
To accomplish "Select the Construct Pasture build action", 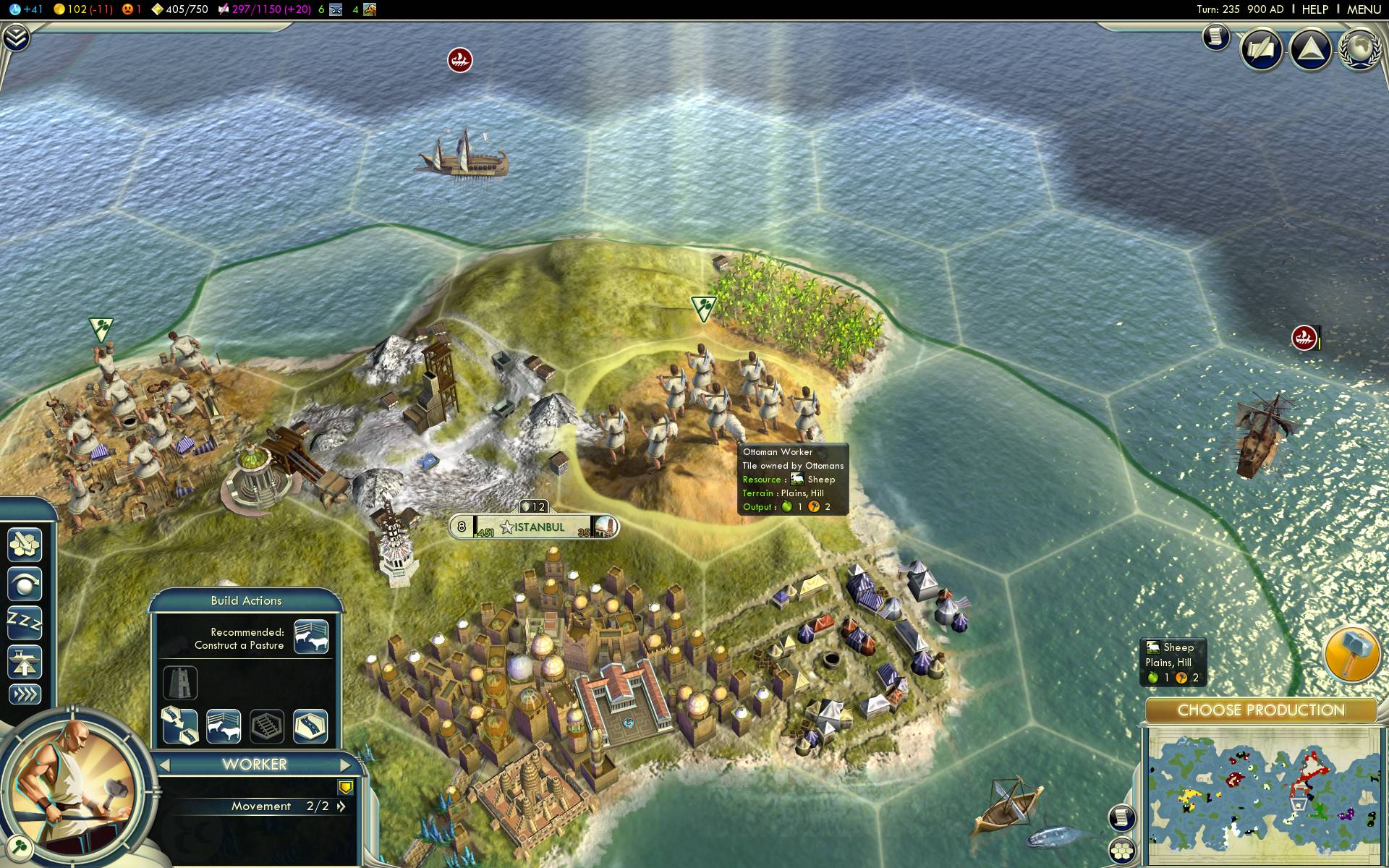I will 224,726.
